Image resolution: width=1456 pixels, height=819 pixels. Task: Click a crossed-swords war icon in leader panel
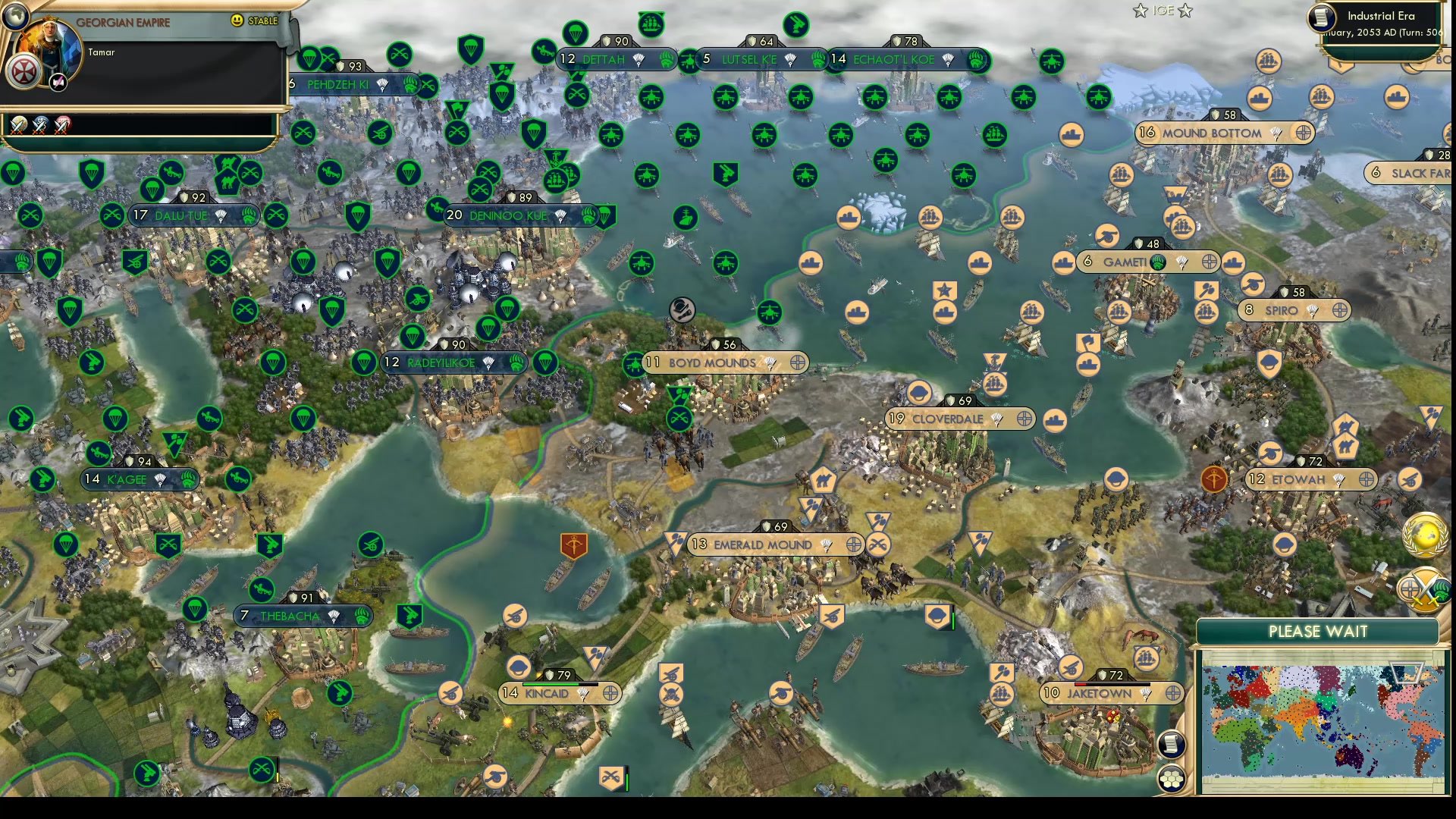click(x=19, y=124)
